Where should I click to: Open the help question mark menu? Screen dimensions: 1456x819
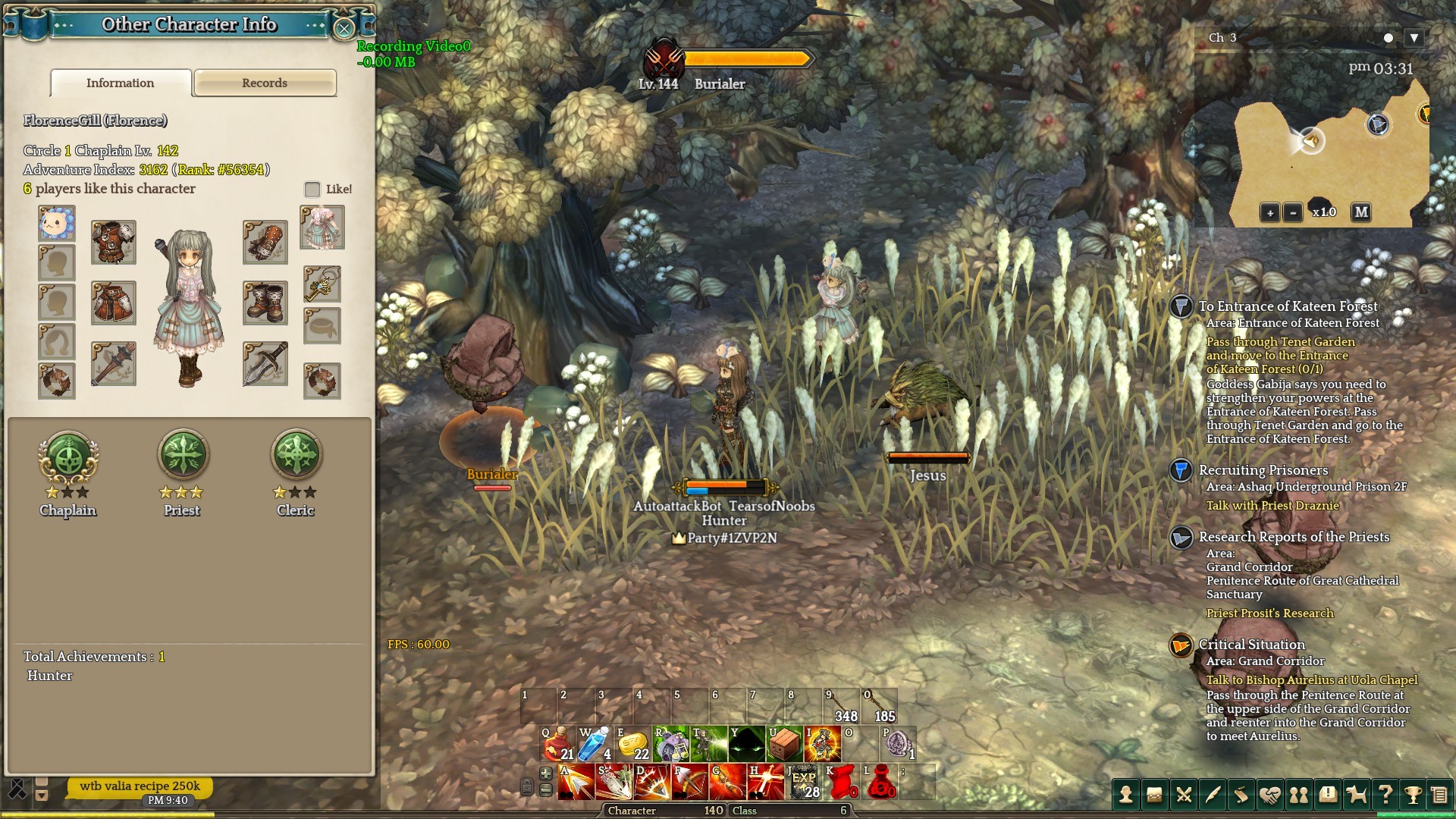(1385, 795)
